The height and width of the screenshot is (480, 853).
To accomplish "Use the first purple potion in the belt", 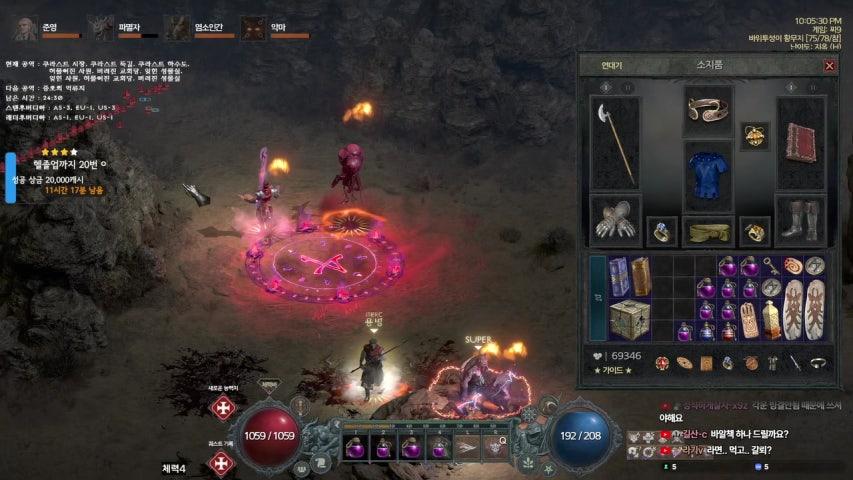I will click(x=357, y=446).
